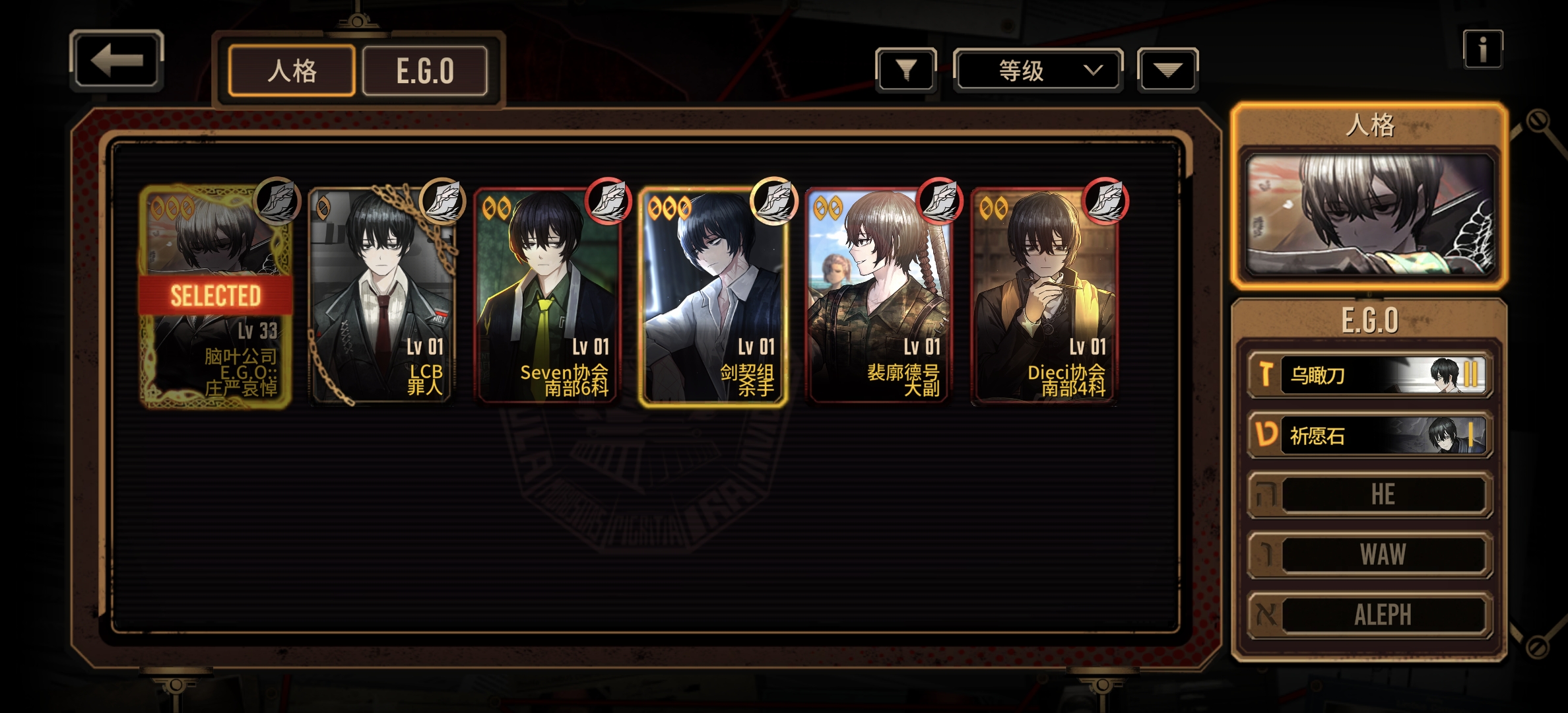This screenshot has height=713, width=1568.
Task: Select the 剑契组 杀手 identity card
Action: click(x=713, y=296)
